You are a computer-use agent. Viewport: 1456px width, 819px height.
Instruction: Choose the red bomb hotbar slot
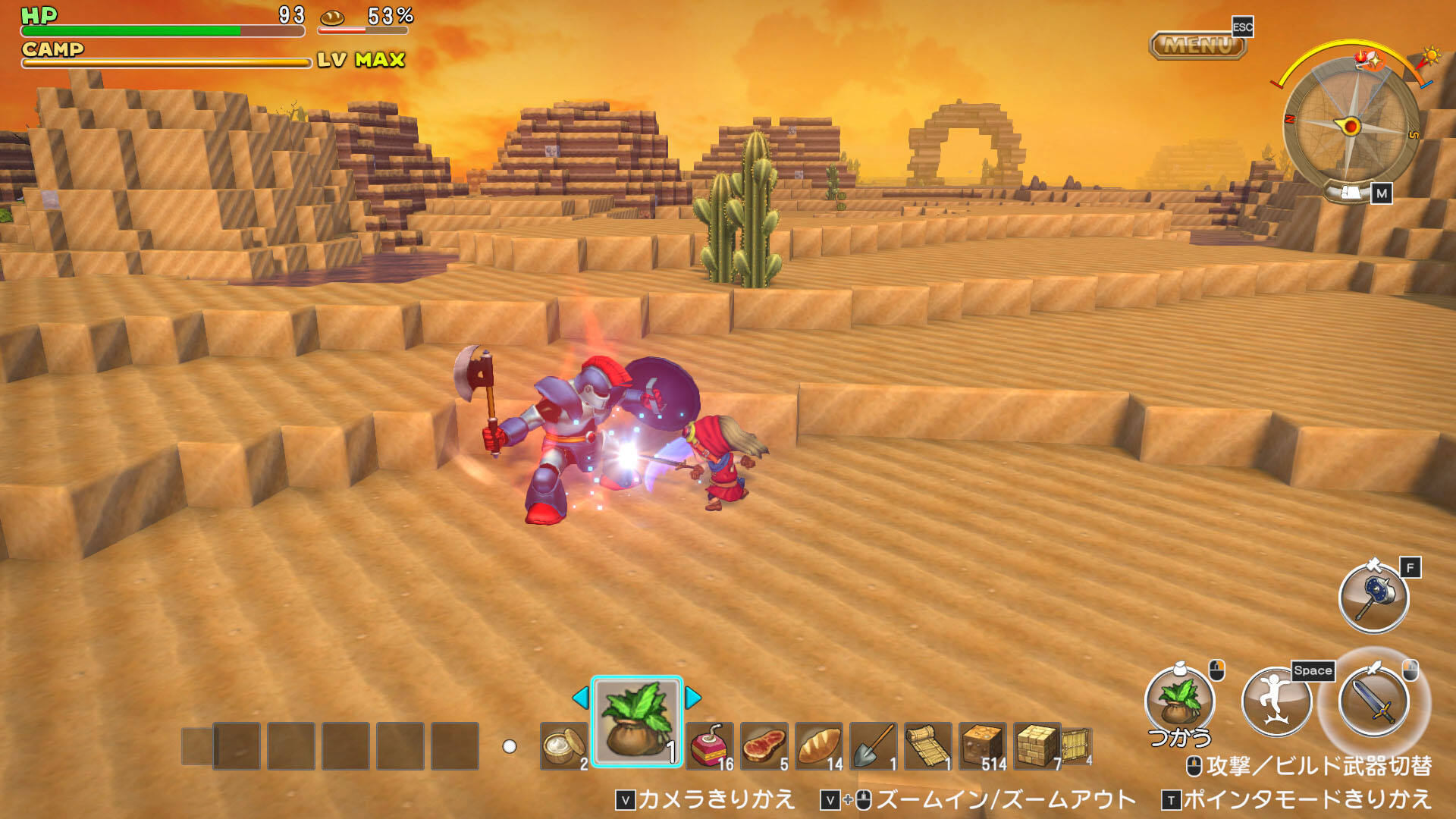[x=710, y=746]
